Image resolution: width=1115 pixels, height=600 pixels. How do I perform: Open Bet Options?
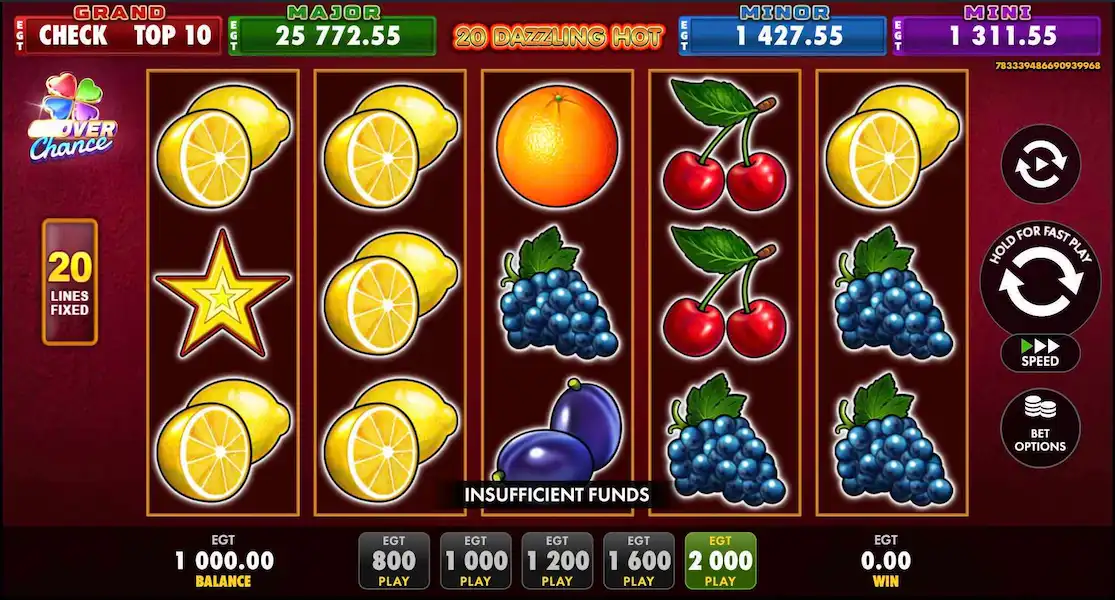(x=1040, y=428)
